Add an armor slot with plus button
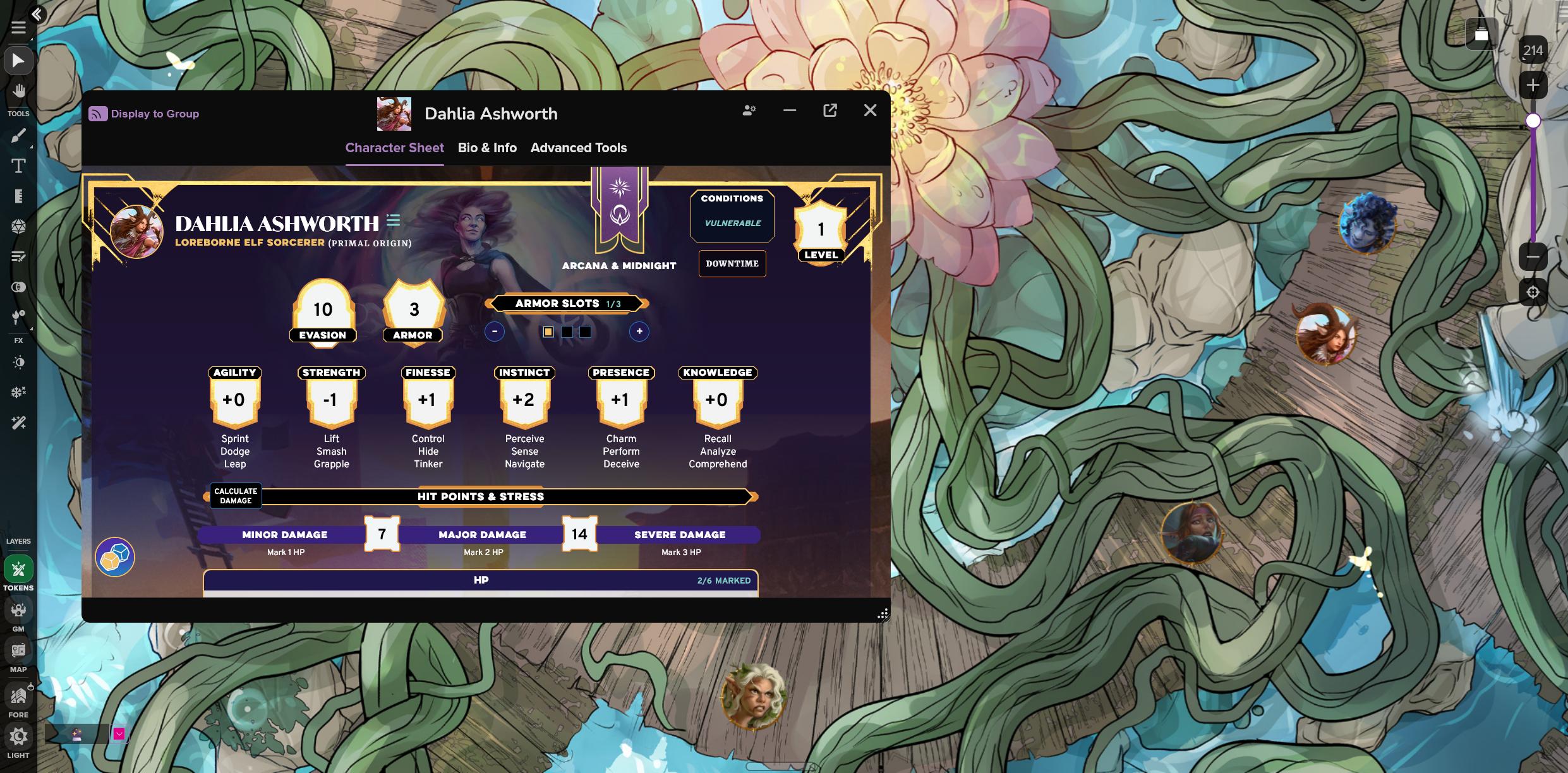 point(639,332)
